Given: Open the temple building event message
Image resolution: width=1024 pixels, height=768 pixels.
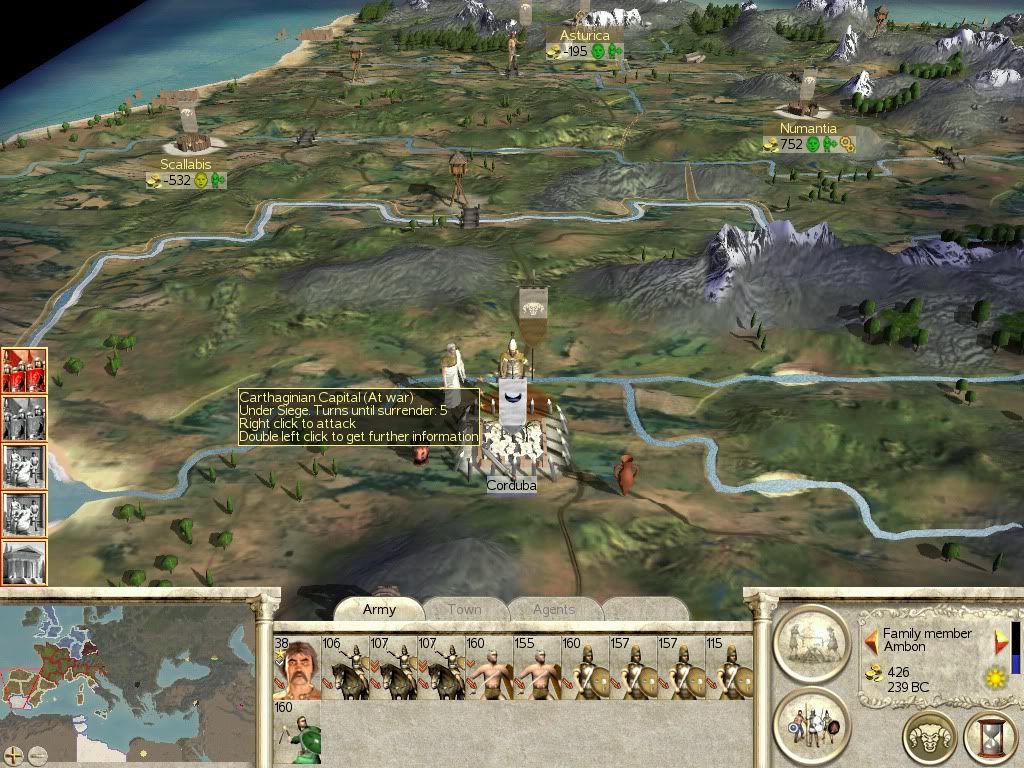Looking at the screenshot, I should click(24, 562).
